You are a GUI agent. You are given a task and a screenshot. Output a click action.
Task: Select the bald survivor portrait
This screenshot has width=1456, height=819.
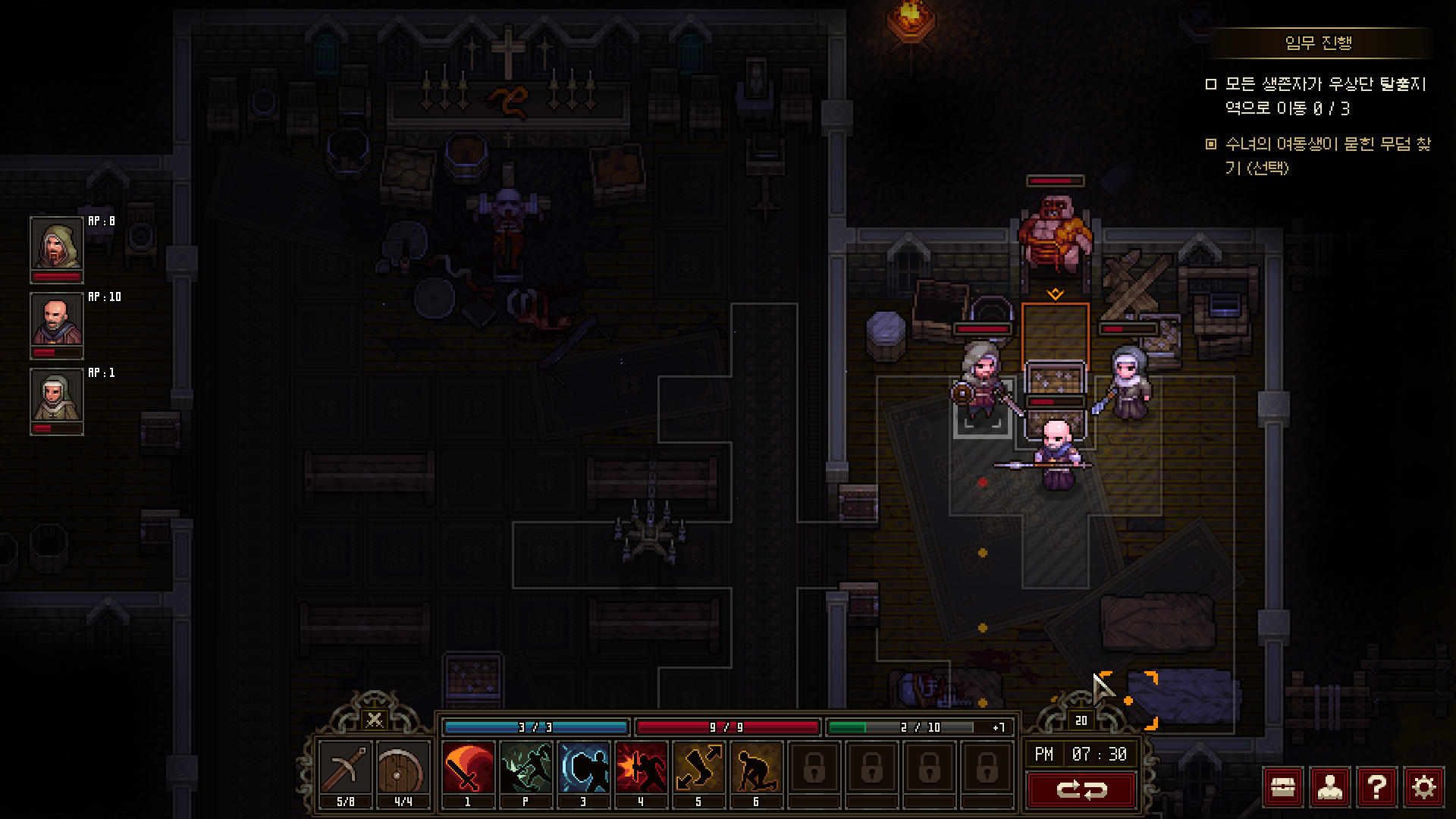(56, 320)
